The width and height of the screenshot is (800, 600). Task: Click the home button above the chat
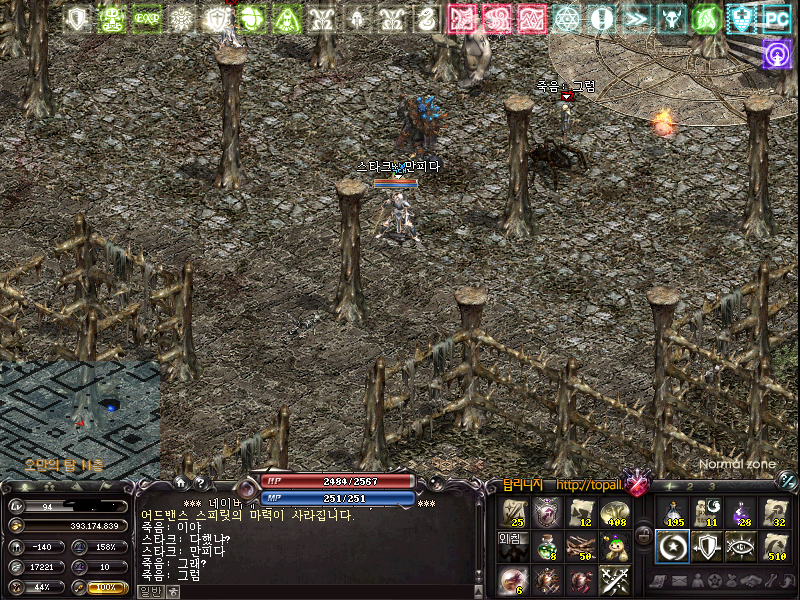180,482
